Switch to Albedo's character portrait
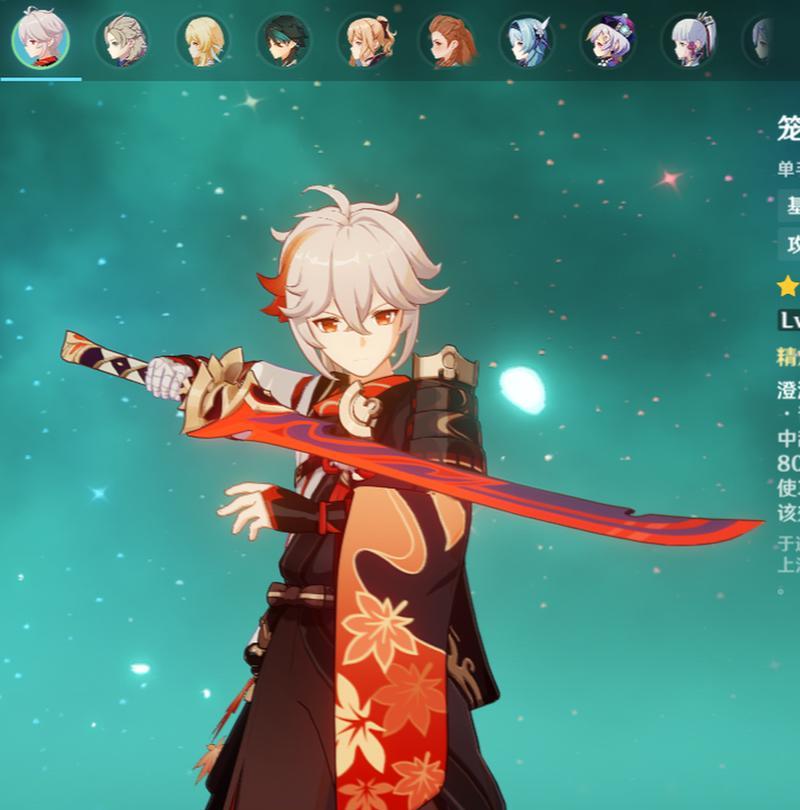 point(122,40)
